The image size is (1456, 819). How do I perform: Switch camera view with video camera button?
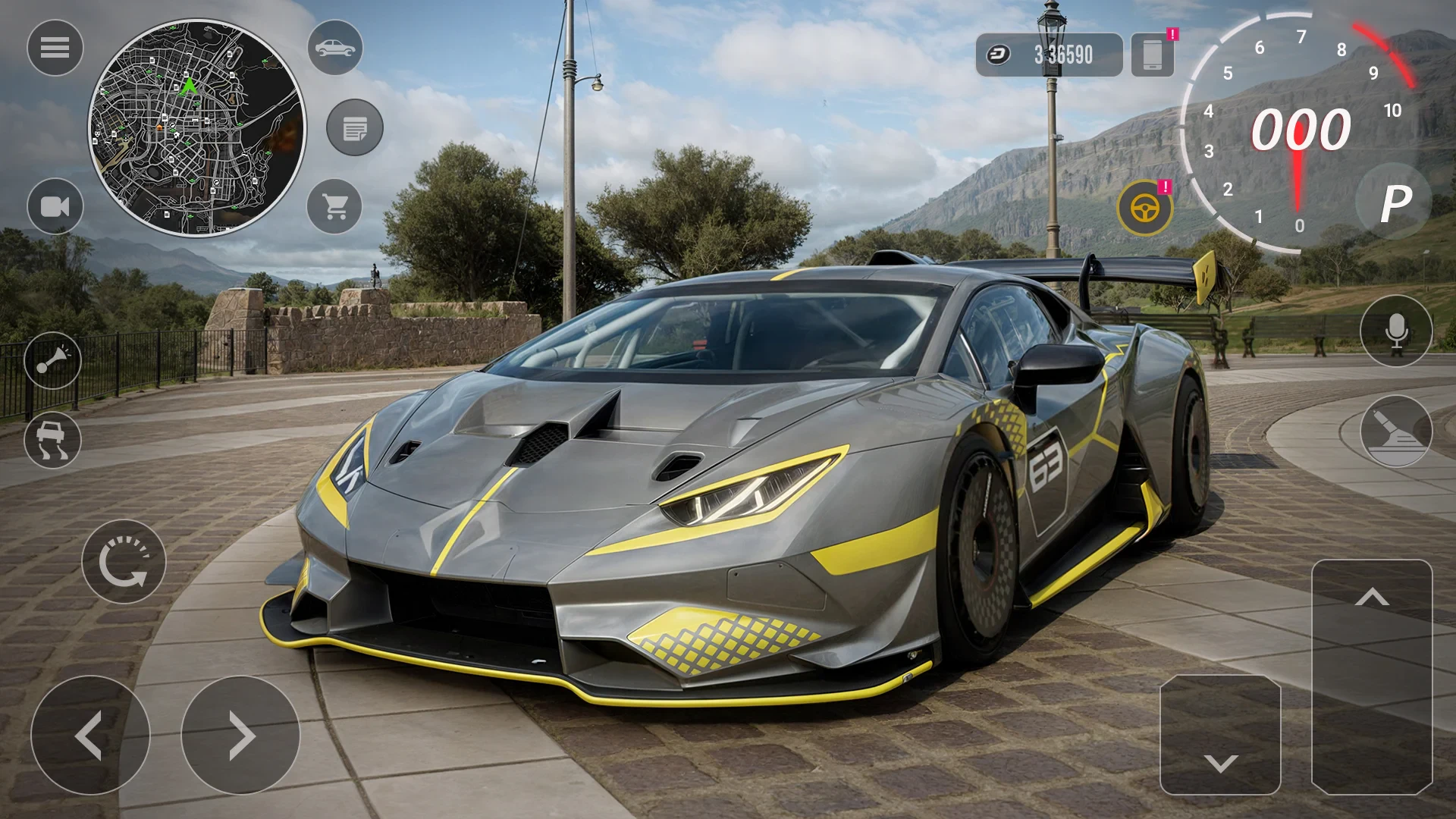pyautogui.click(x=55, y=206)
